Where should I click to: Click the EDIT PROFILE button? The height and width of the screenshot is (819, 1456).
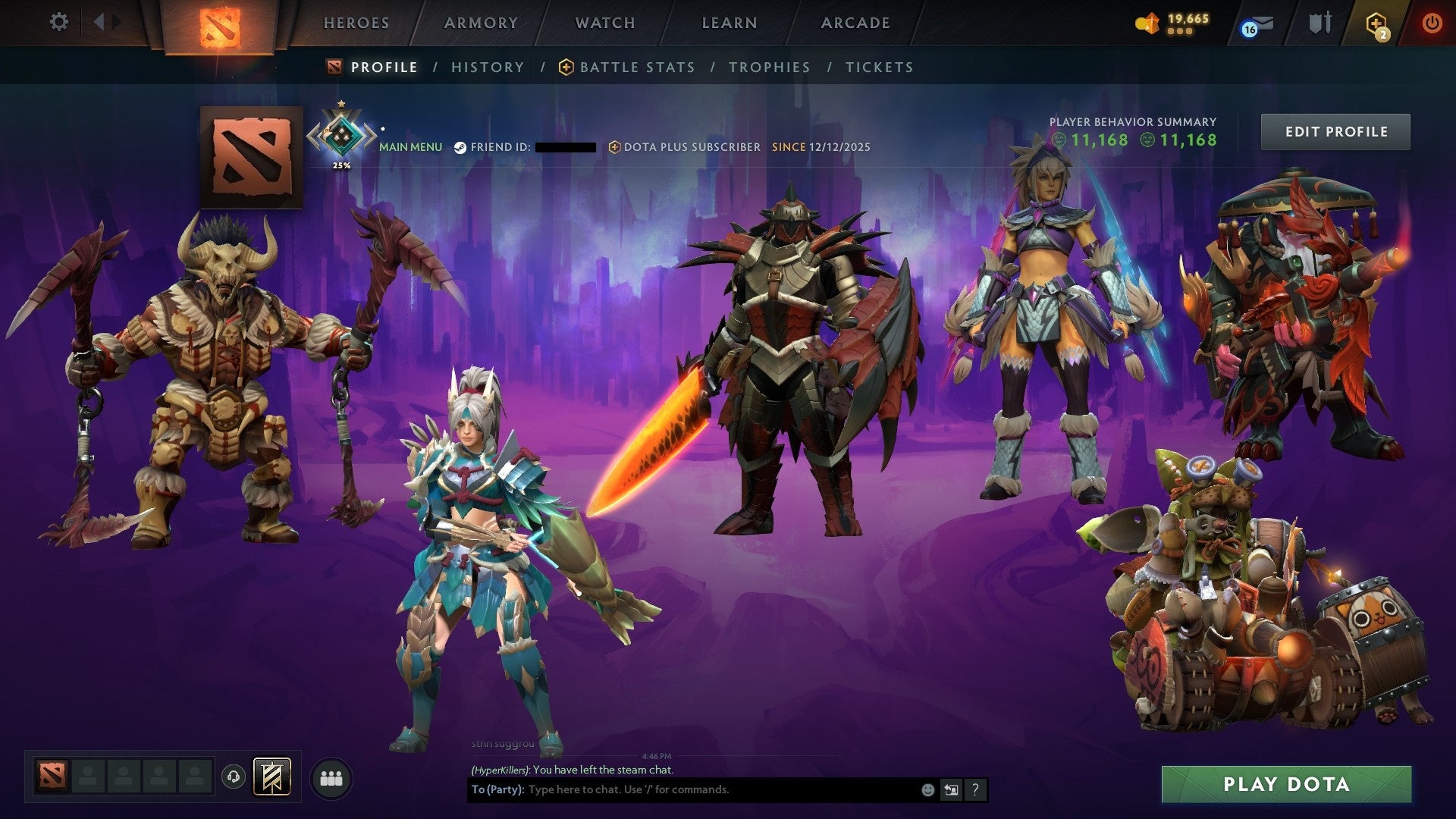tap(1335, 130)
